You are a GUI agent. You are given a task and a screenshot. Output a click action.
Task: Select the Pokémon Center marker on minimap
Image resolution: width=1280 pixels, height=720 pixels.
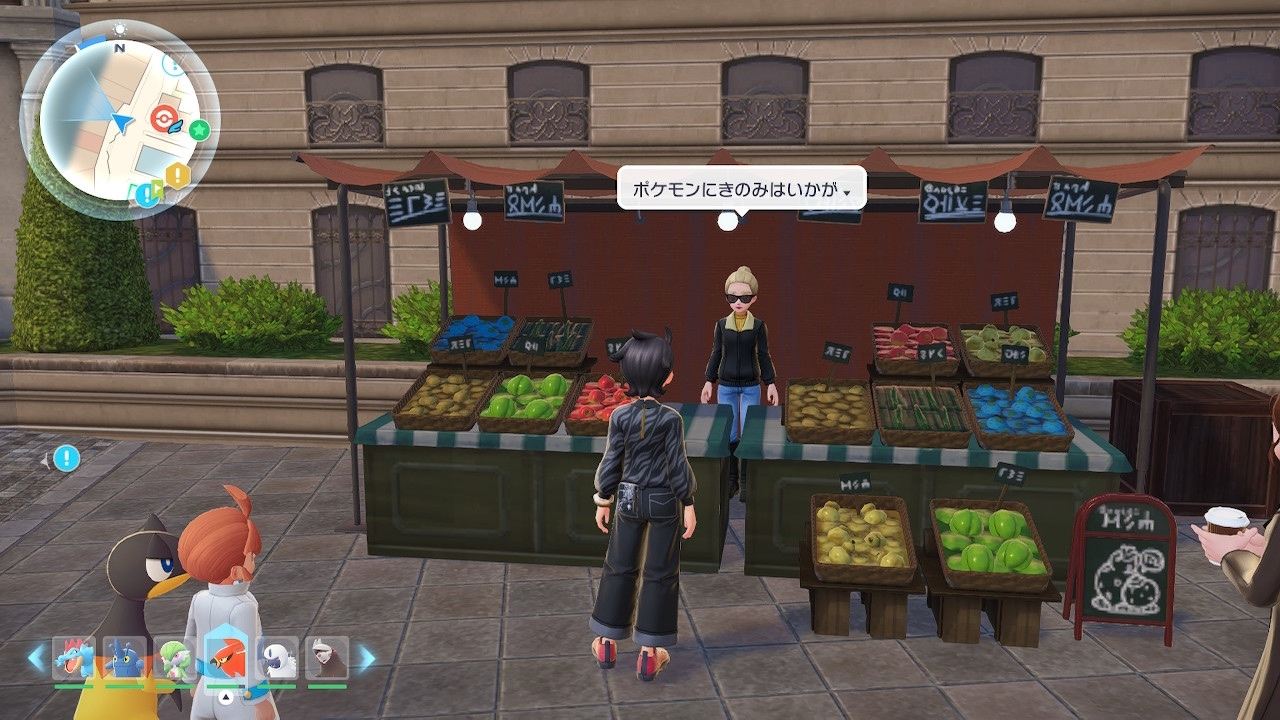162,120
